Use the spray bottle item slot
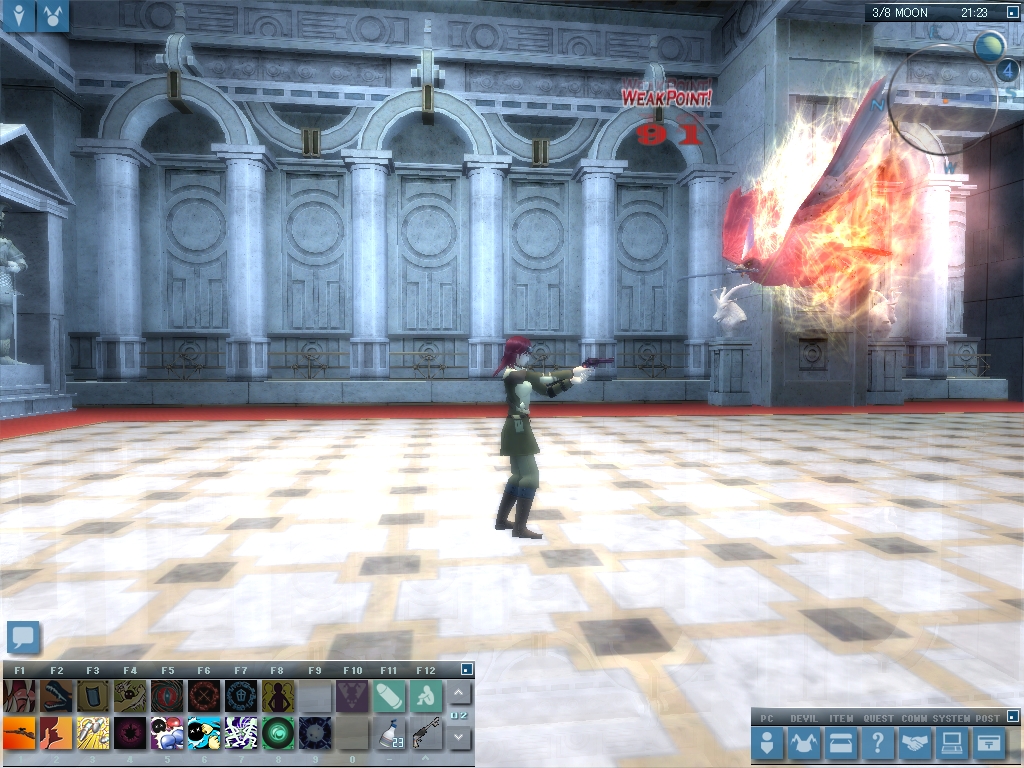 point(389,734)
